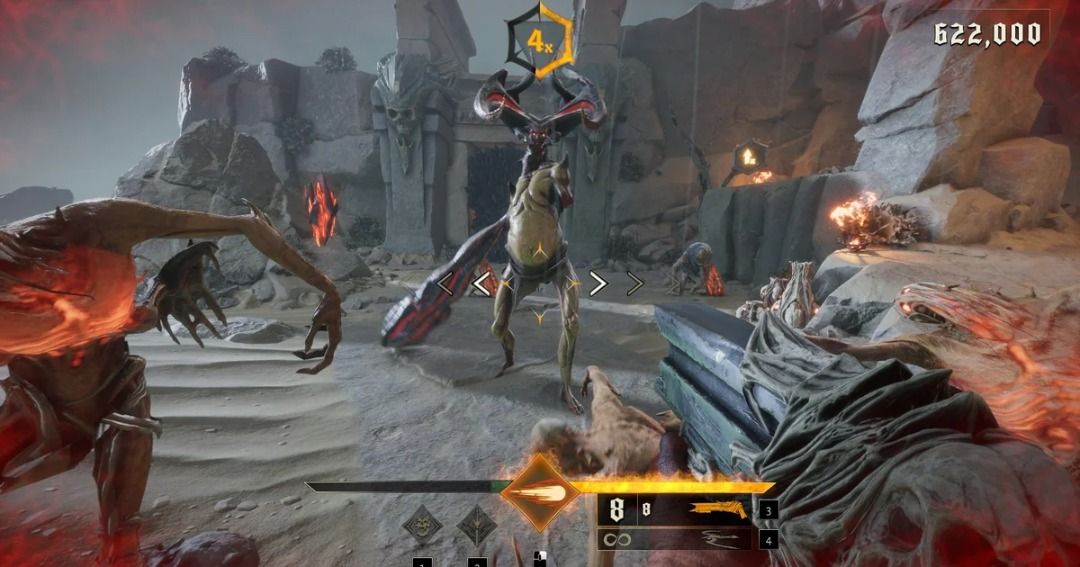Select the sword weapon diamond icon
Image resolution: width=1080 pixels, height=567 pixels.
tap(476, 526)
